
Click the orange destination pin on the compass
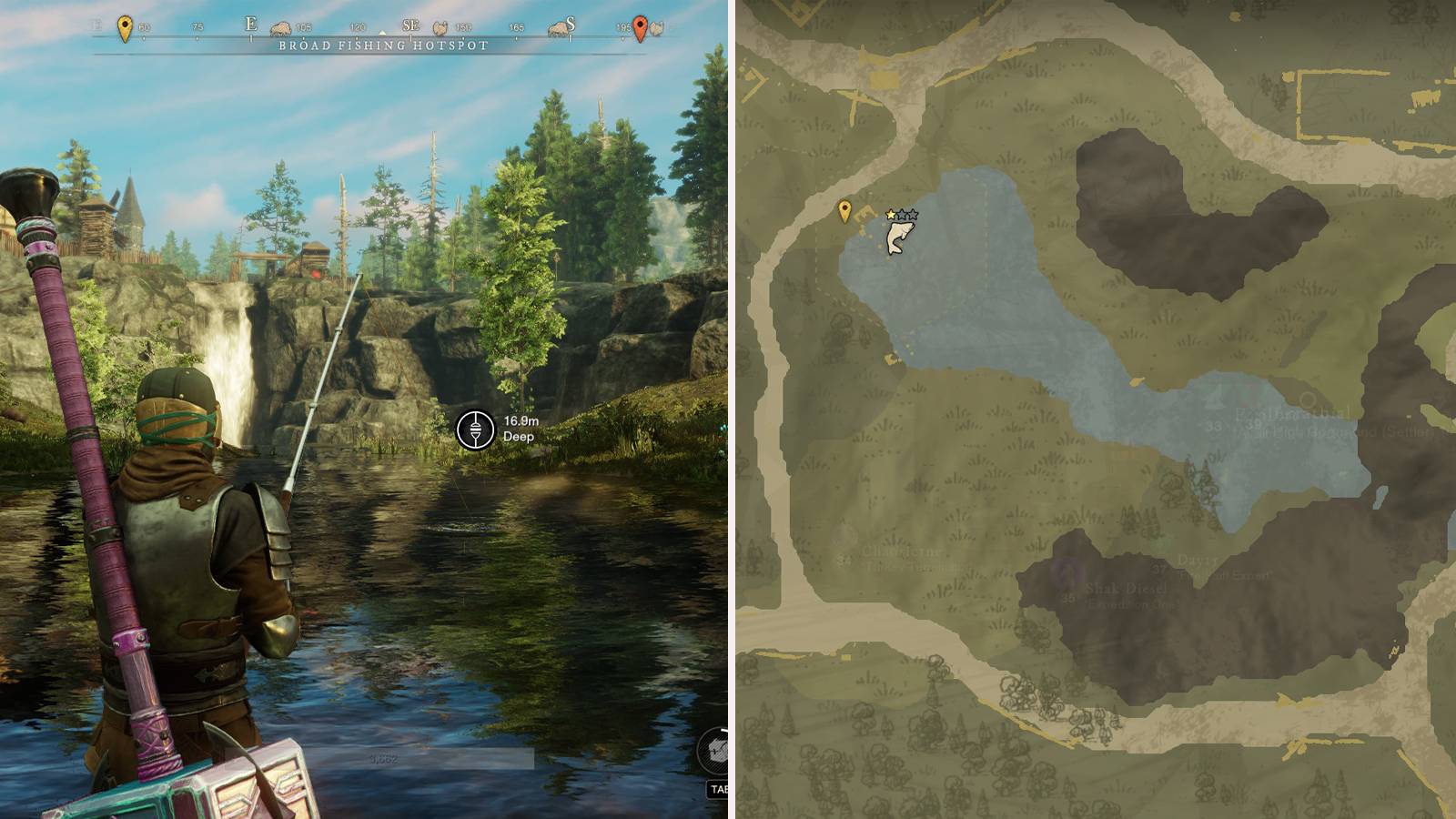[x=640, y=25]
